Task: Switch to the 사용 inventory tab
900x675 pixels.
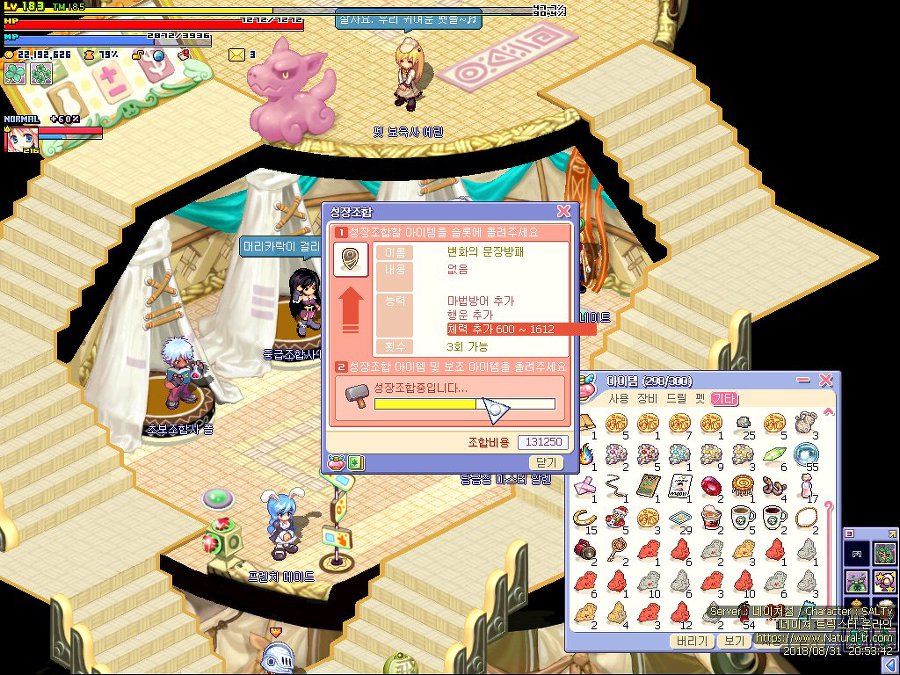Action: click(x=620, y=399)
